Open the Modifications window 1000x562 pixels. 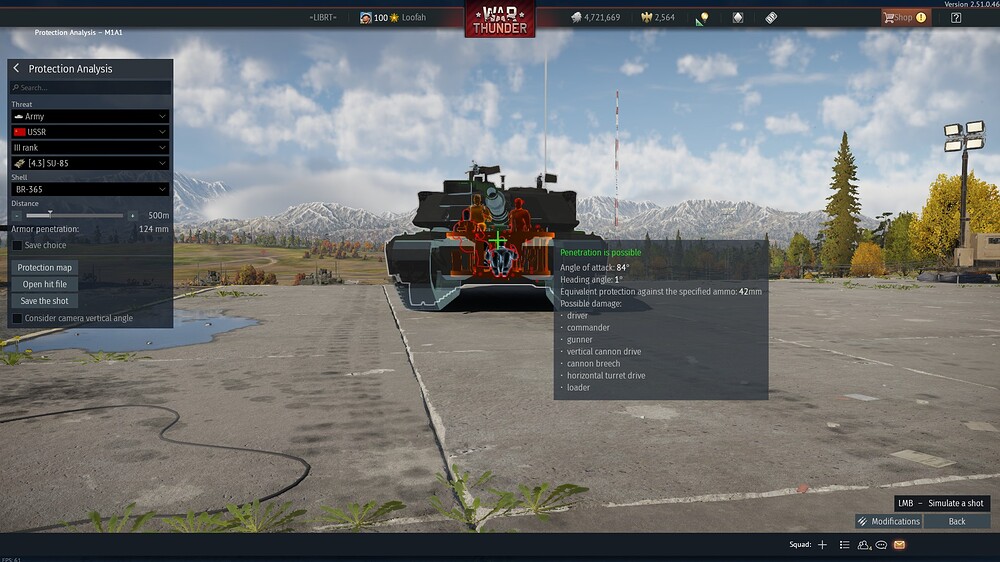[888, 521]
